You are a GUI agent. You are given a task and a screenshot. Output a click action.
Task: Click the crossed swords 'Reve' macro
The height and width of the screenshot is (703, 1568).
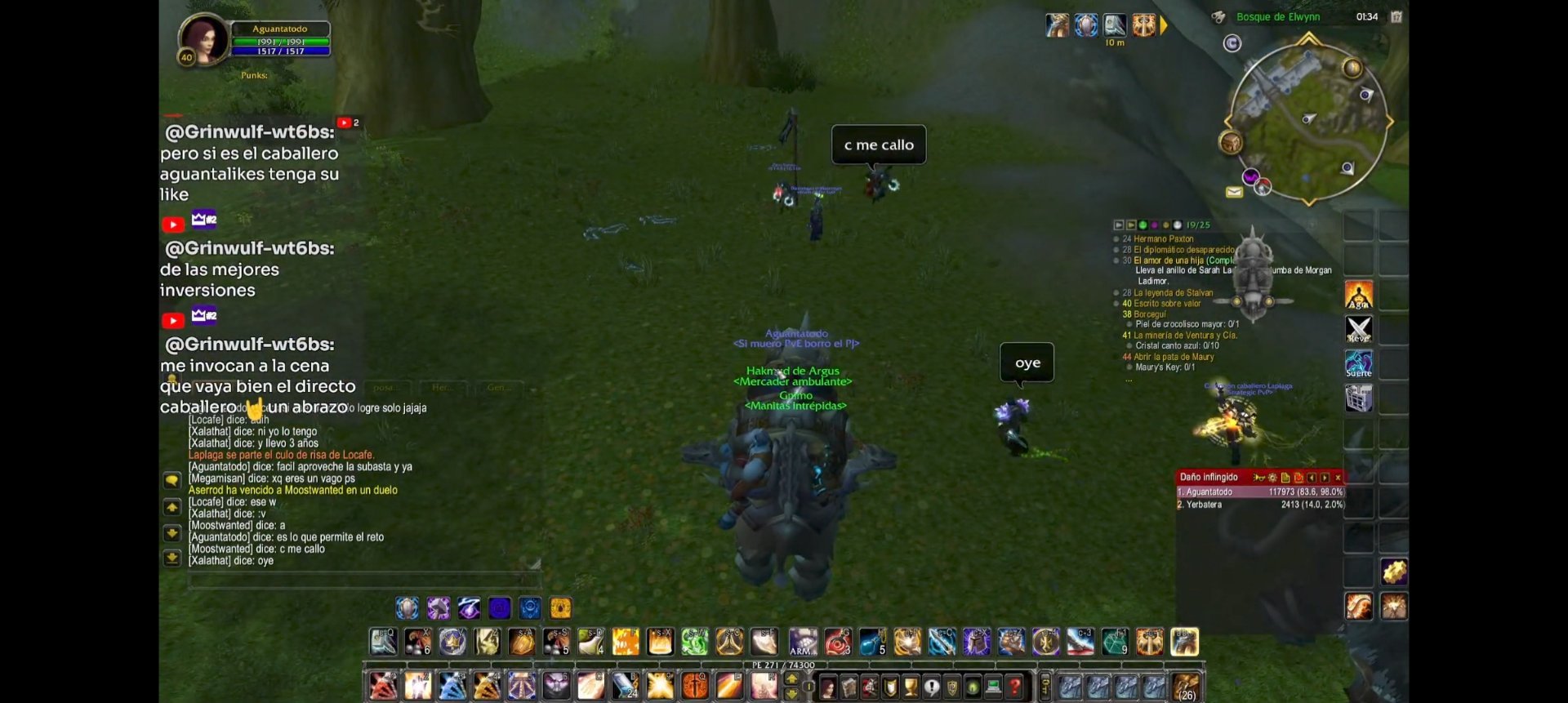(1359, 329)
